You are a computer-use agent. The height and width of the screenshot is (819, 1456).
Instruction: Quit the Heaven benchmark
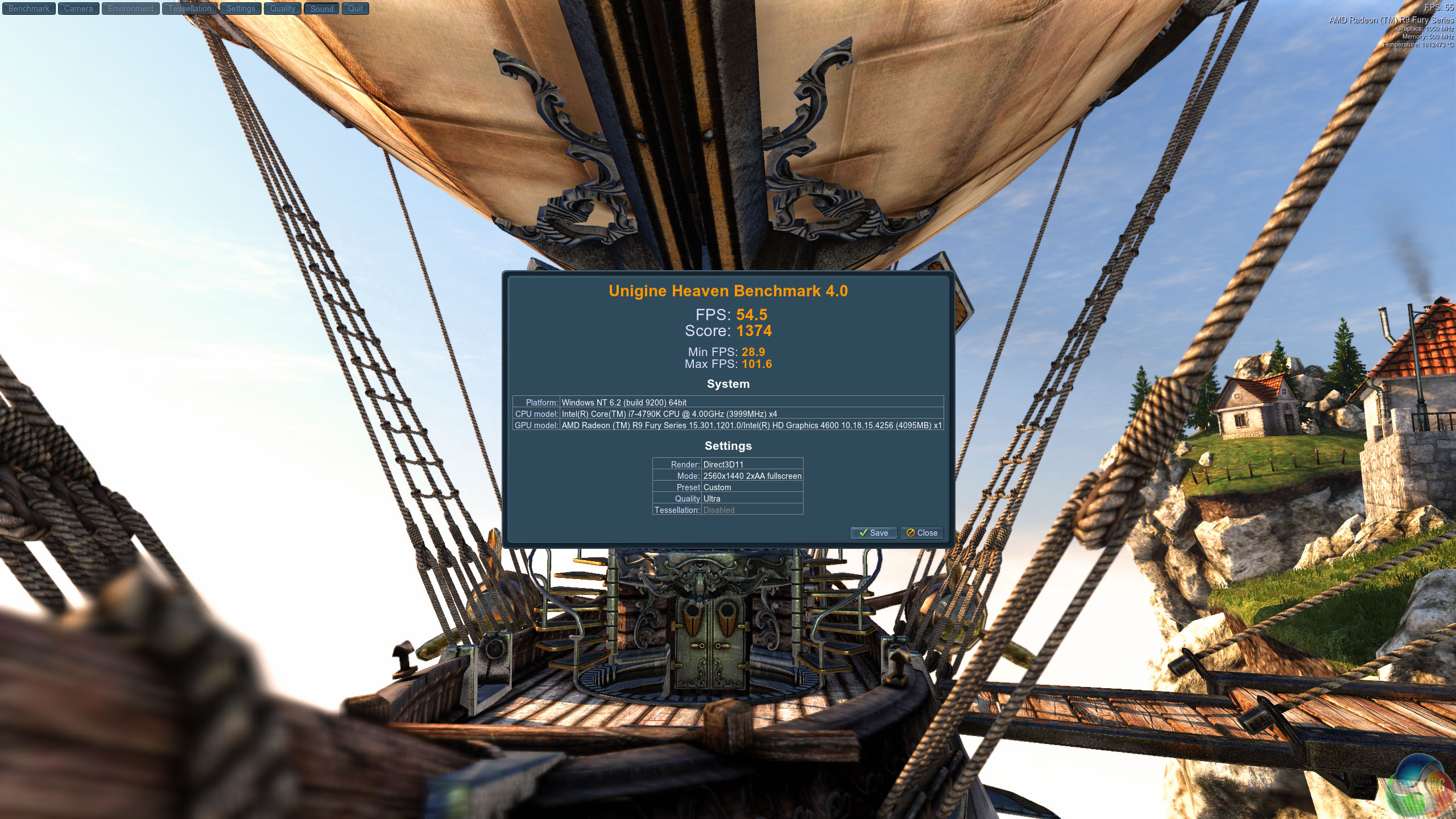[x=355, y=9]
